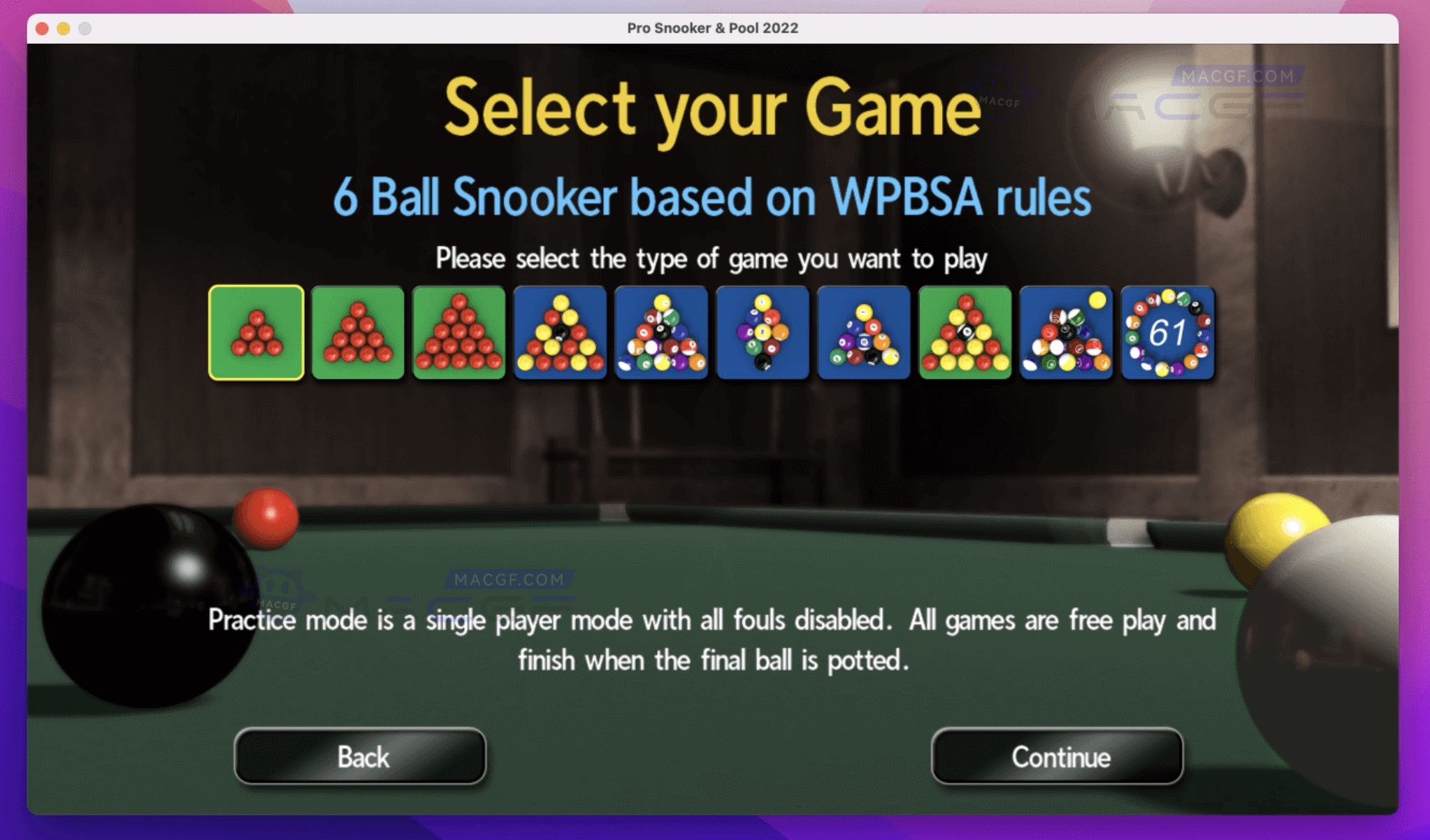Click the yellow zoom traffic light
The height and width of the screenshot is (840, 1430).
64,29
